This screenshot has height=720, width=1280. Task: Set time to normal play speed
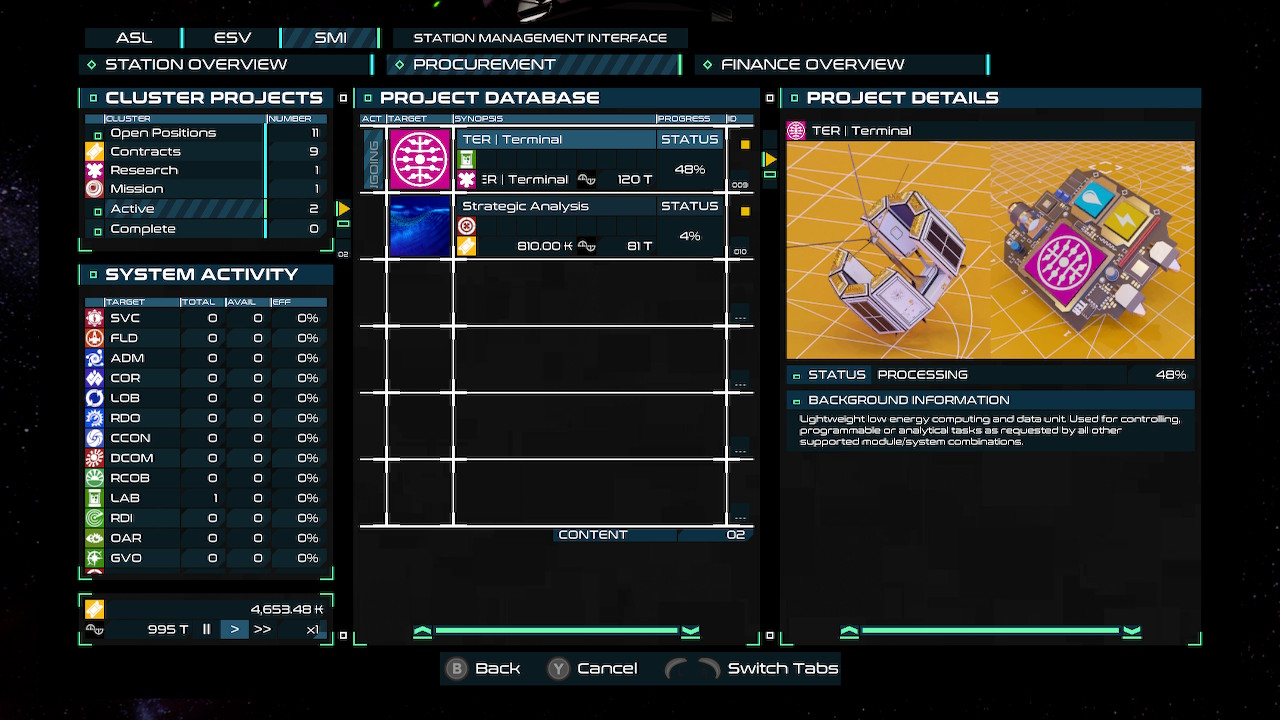[x=234, y=629]
